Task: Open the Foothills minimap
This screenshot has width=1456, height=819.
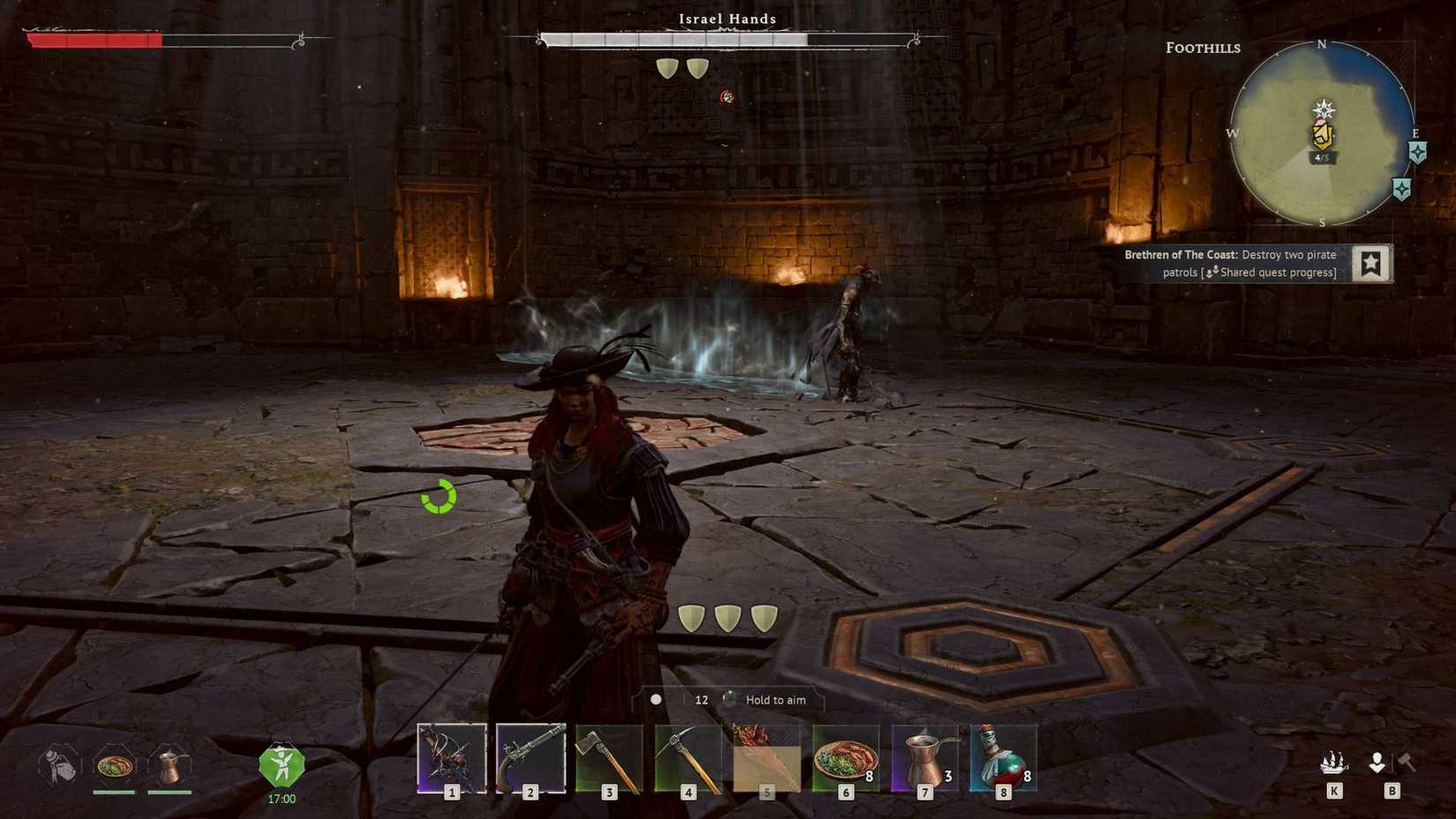Action: (x=1321, y=132)
